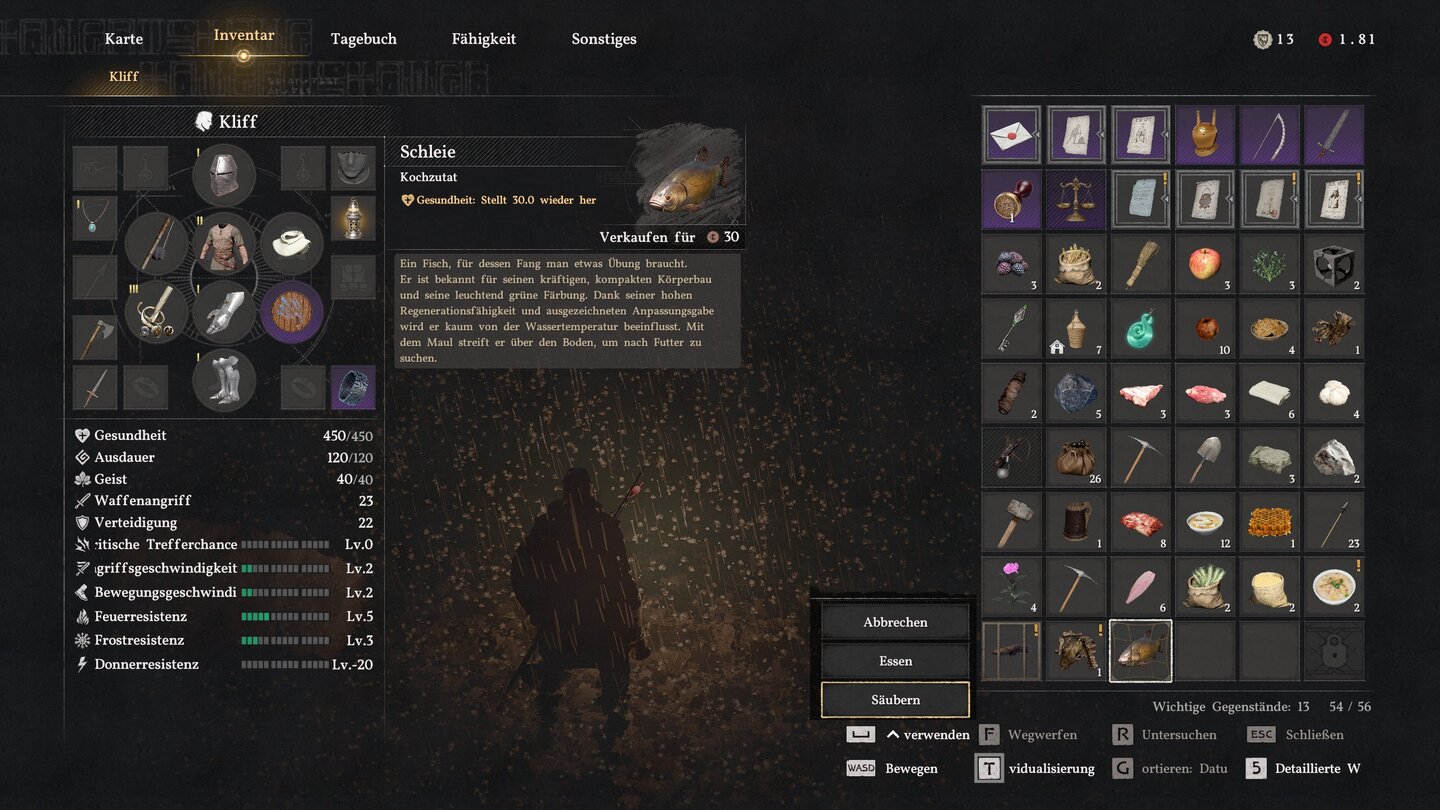Viewport: 1440px width, 810px height.
Task: Open the Sonstiges tab
Action: click(x=604, y=39)
